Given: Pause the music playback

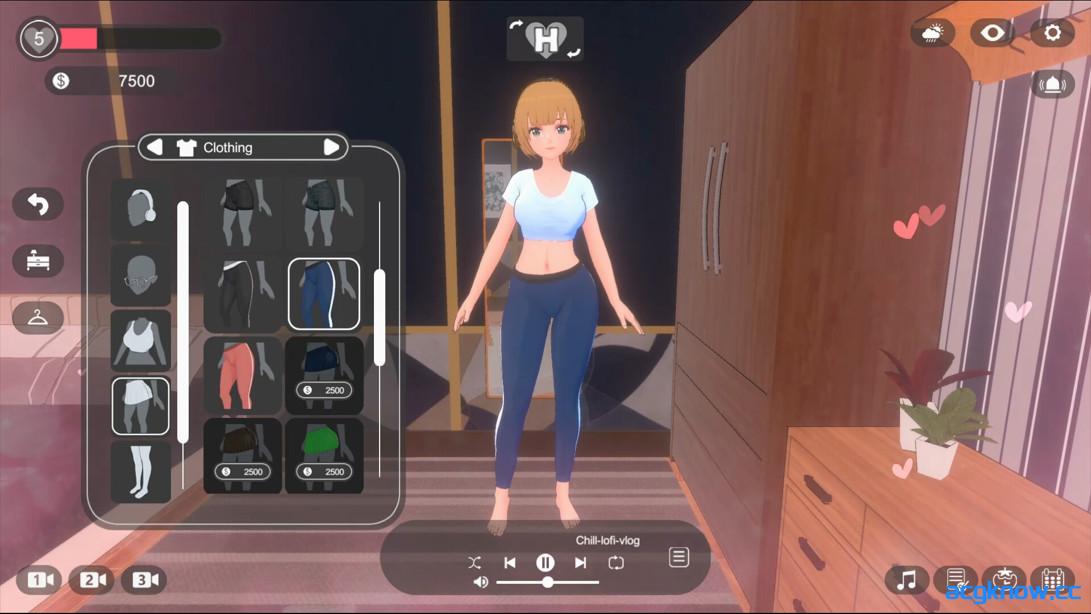Looking at the screenshot, I should (x=545, y=563).
